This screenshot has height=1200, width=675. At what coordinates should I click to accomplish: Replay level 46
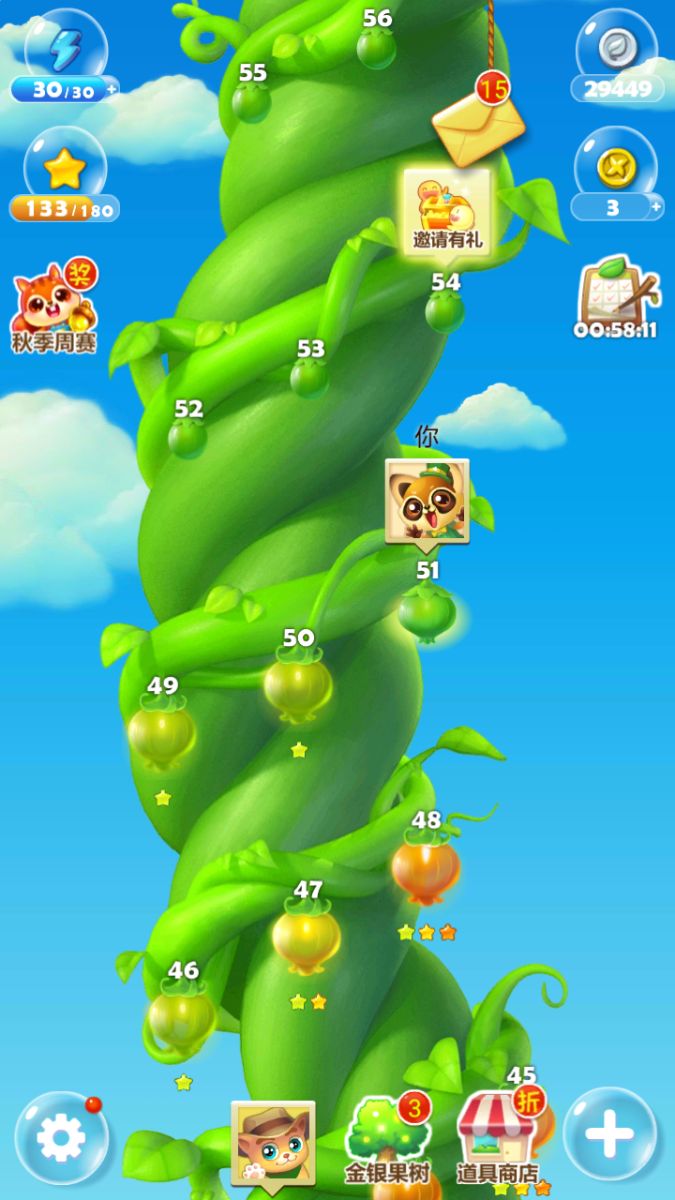tap(181, 1016)
